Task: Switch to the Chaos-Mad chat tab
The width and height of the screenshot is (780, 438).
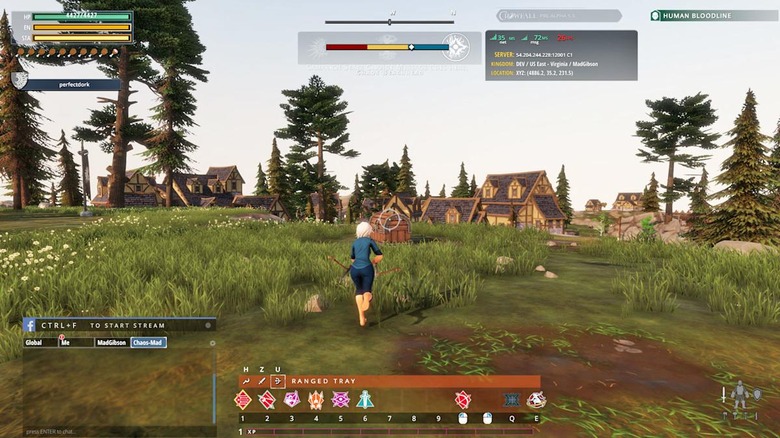Action: 147,342
